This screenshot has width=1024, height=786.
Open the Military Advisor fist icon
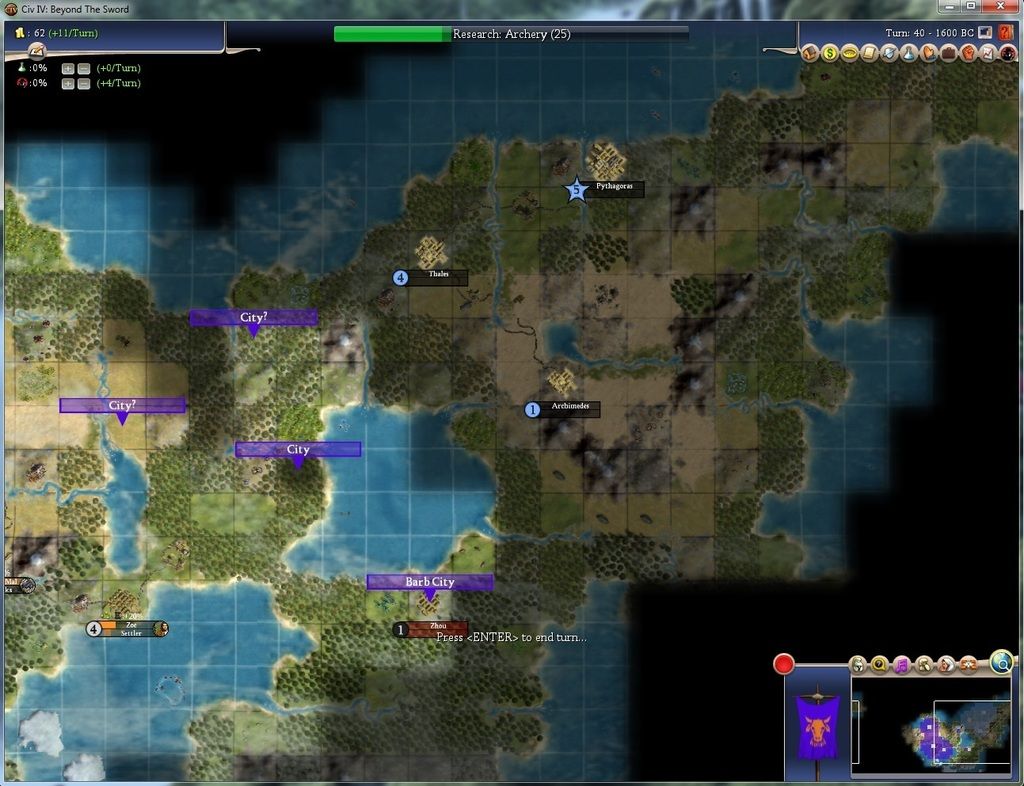(968, 53)
